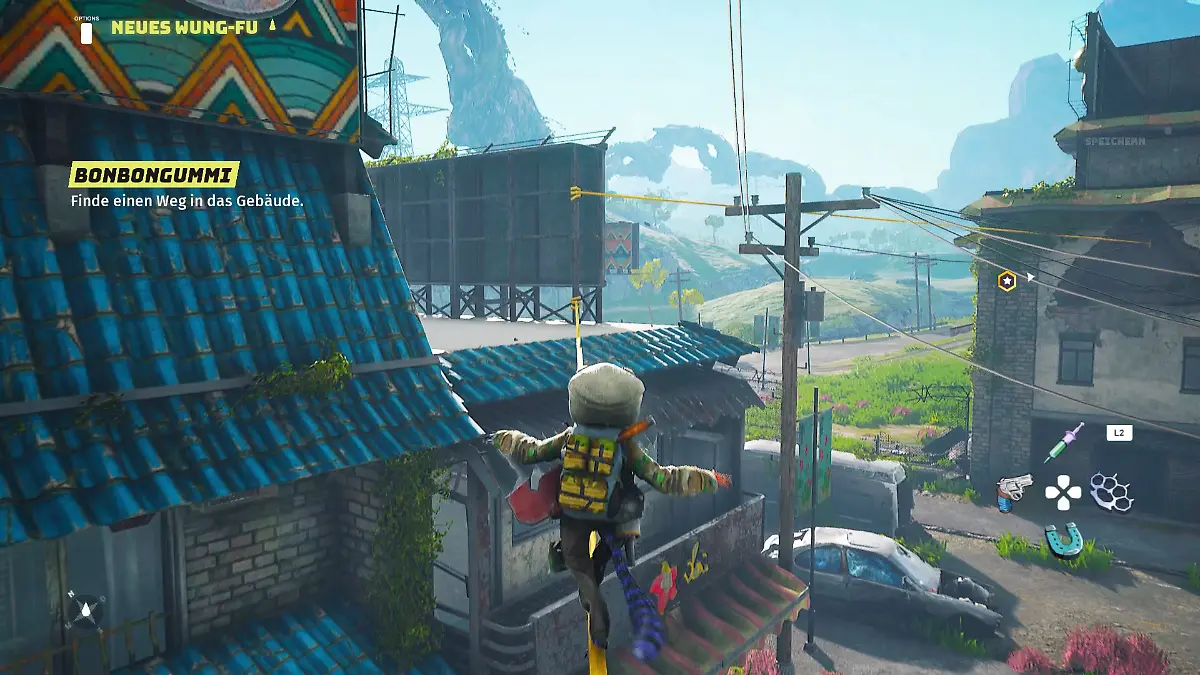Equip the spiked knuckles slot
Screen dimensions: 1200x675
click(1111, 491)
